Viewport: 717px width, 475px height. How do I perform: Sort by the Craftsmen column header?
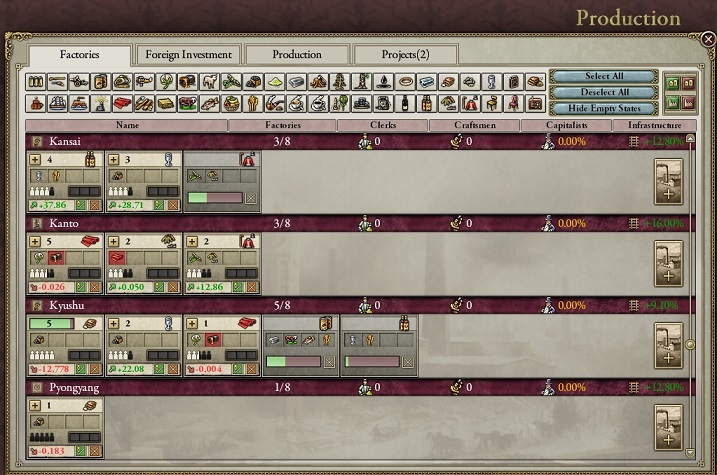pyautogui.click(x=475, y=126)
